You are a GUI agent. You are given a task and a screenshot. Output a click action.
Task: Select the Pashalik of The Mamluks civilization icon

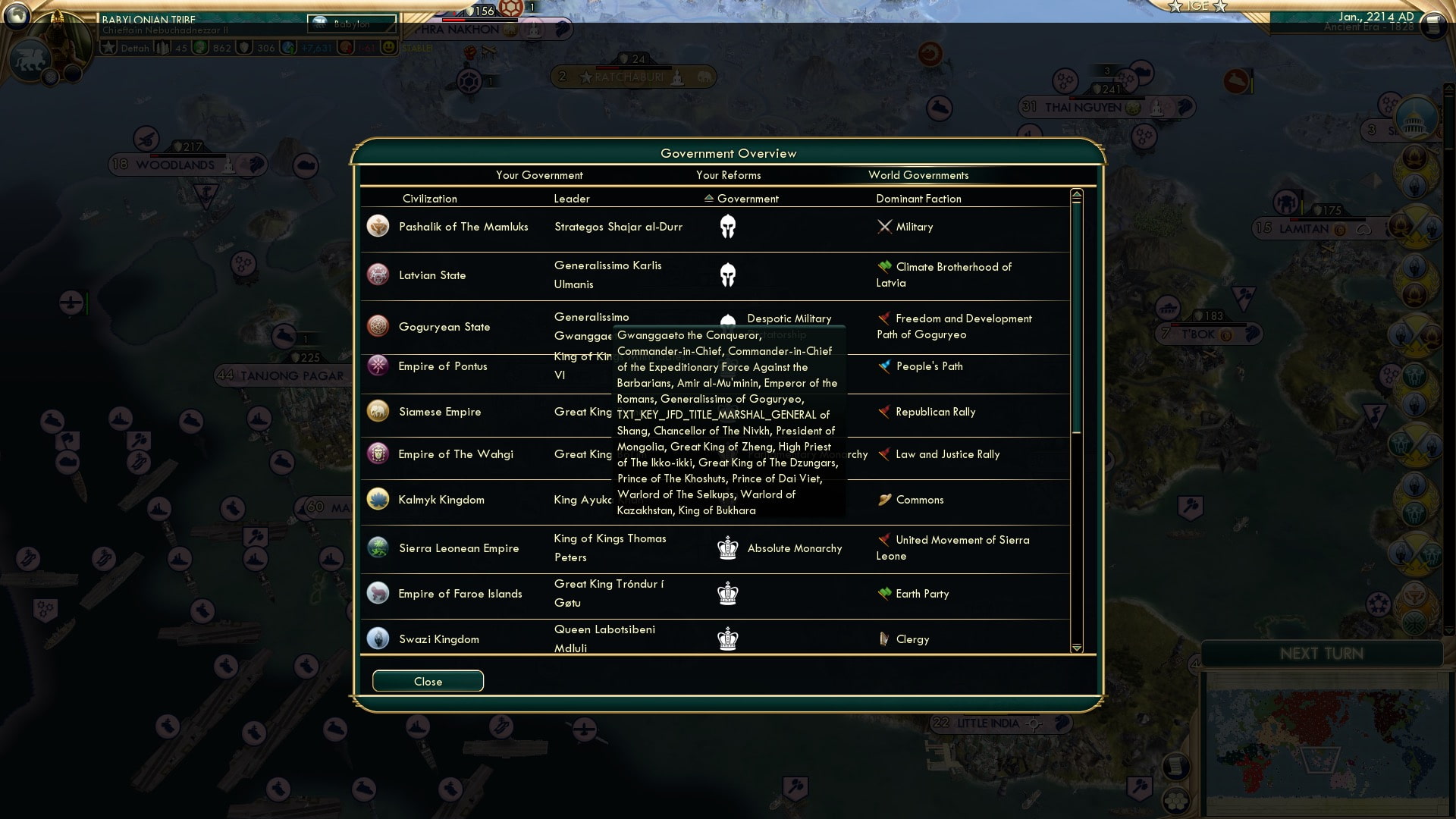(378, 225)
